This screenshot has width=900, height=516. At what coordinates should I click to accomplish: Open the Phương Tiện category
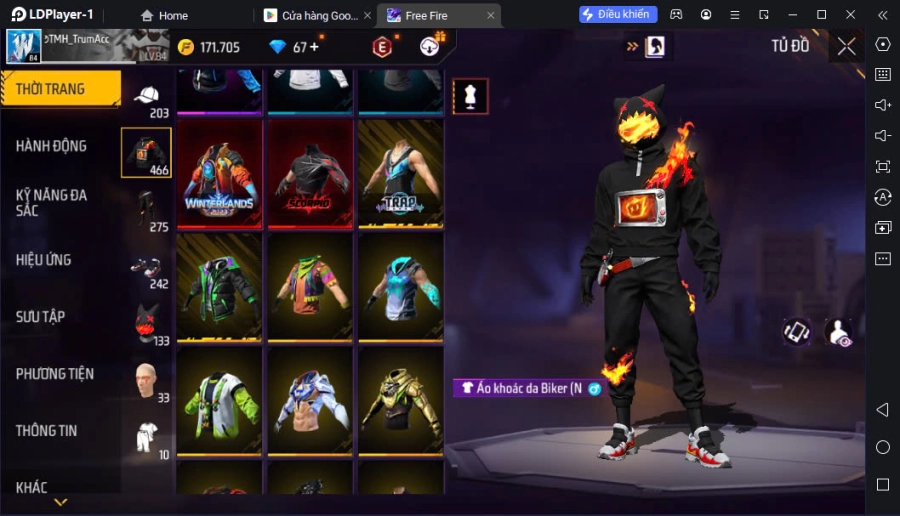click(55, 374)
